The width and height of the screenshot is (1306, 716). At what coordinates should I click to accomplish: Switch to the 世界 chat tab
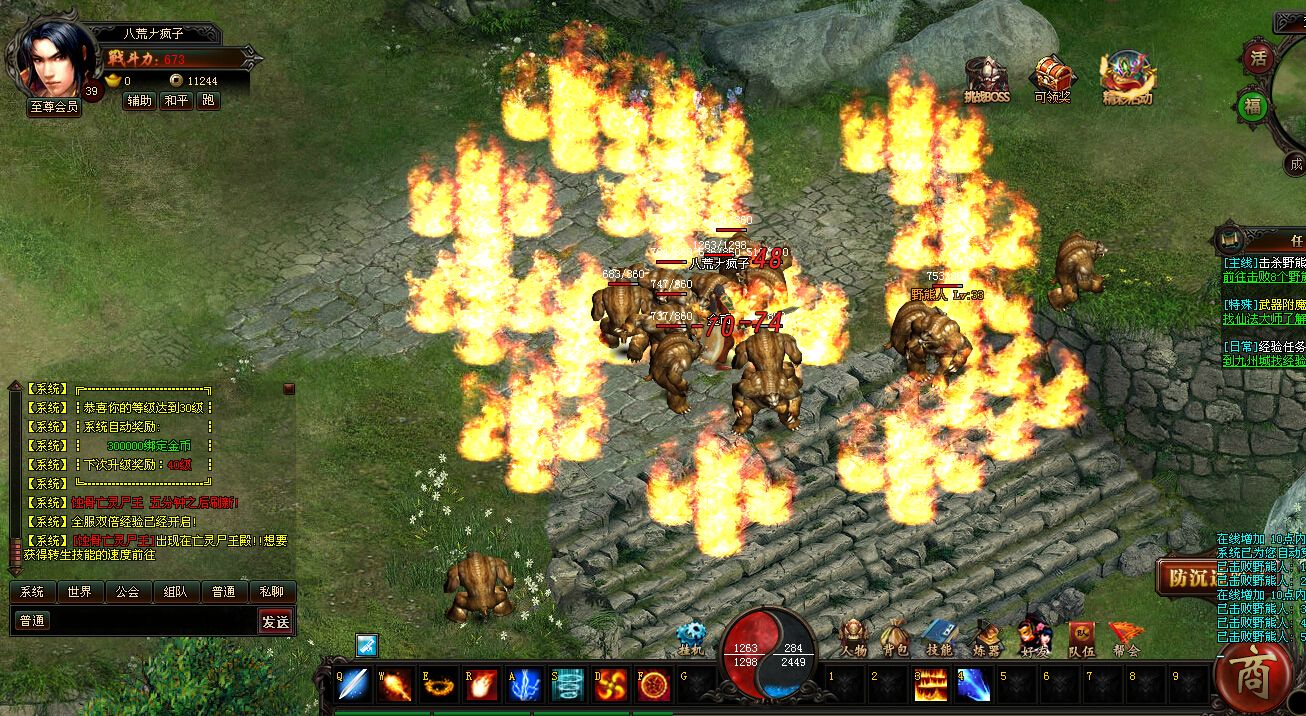tap(80, 592)
